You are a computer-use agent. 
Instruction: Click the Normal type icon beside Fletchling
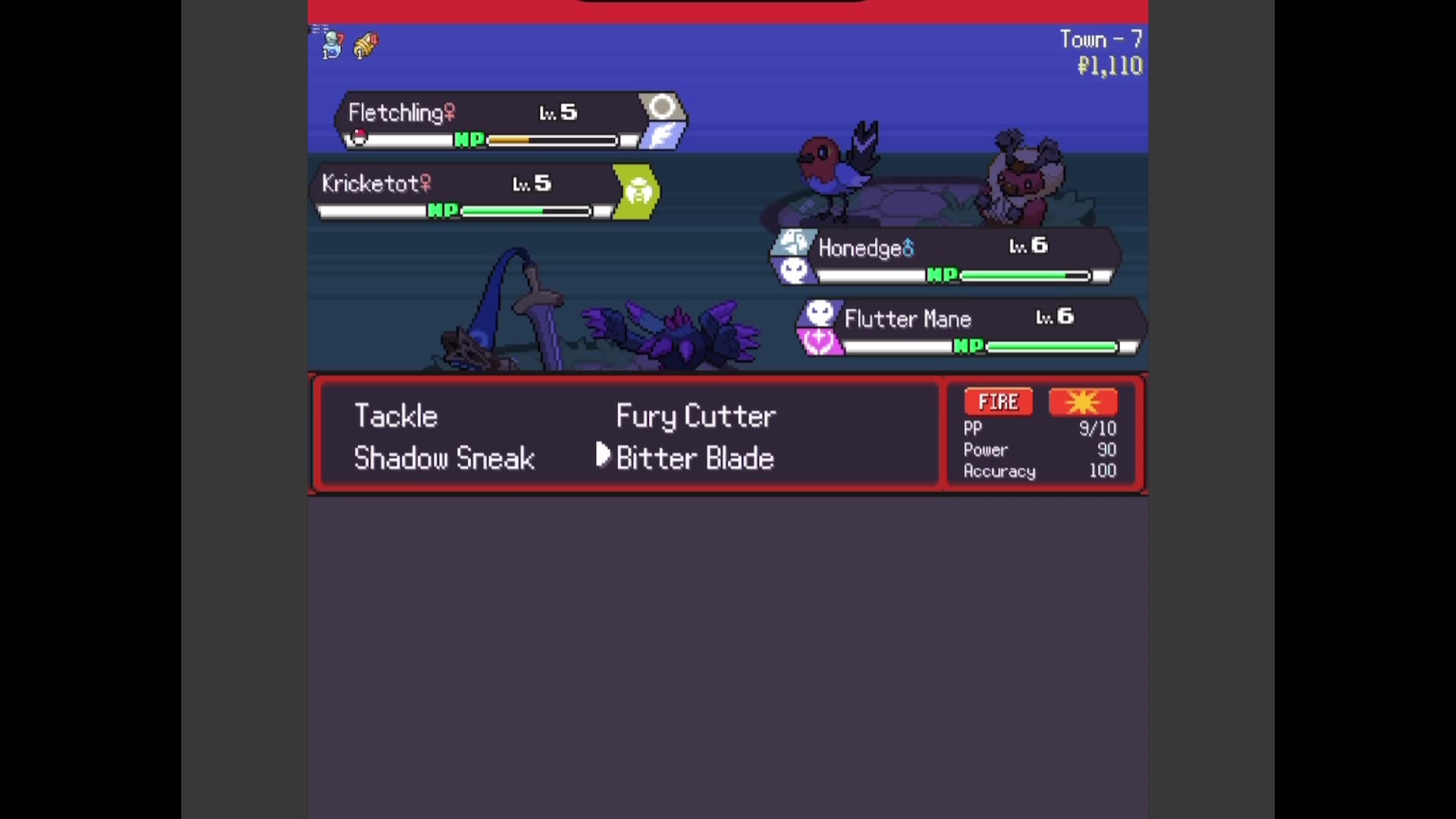(x=661, y=108)
